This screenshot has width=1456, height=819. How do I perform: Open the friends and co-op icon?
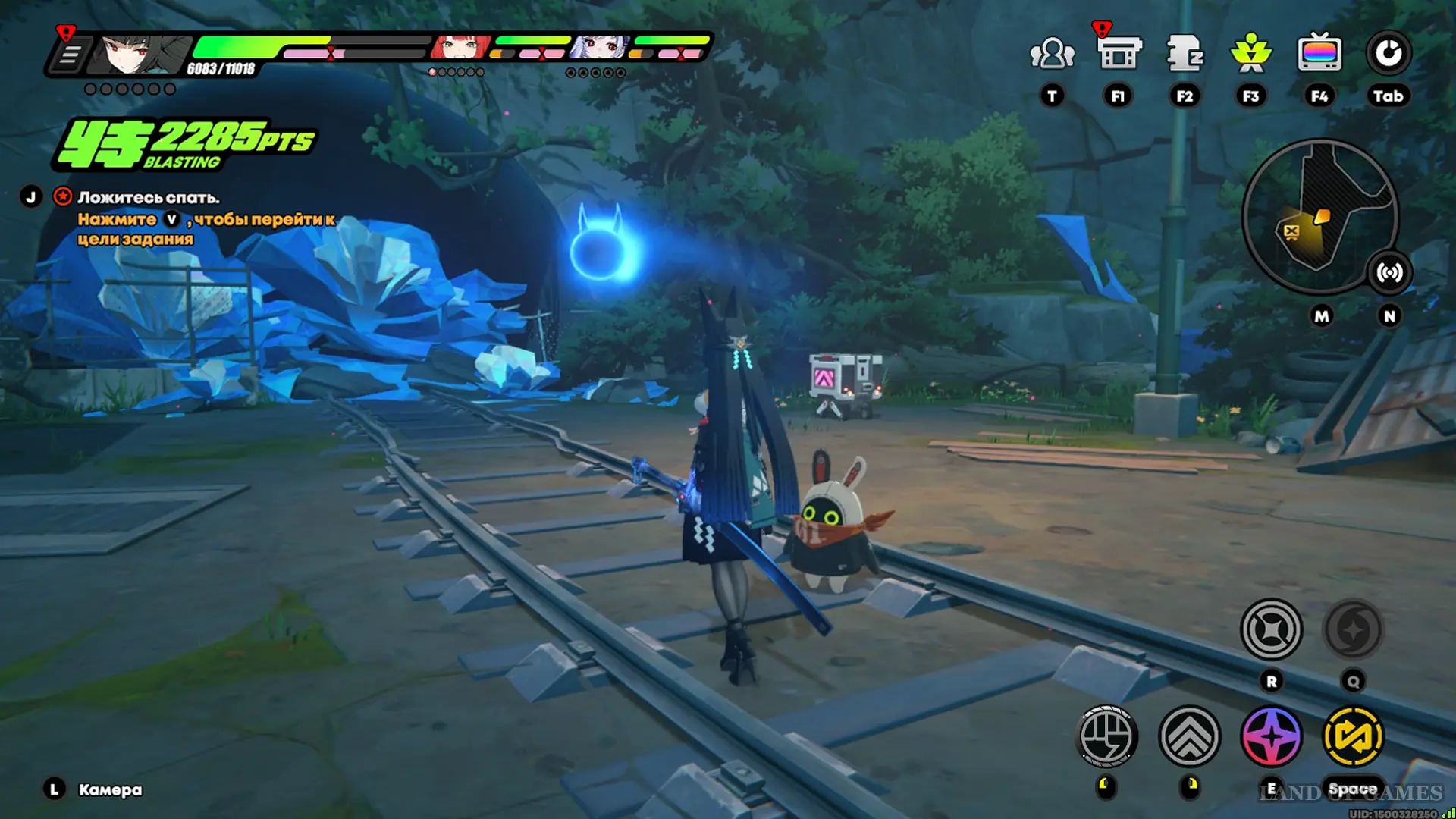point(1052,54)
